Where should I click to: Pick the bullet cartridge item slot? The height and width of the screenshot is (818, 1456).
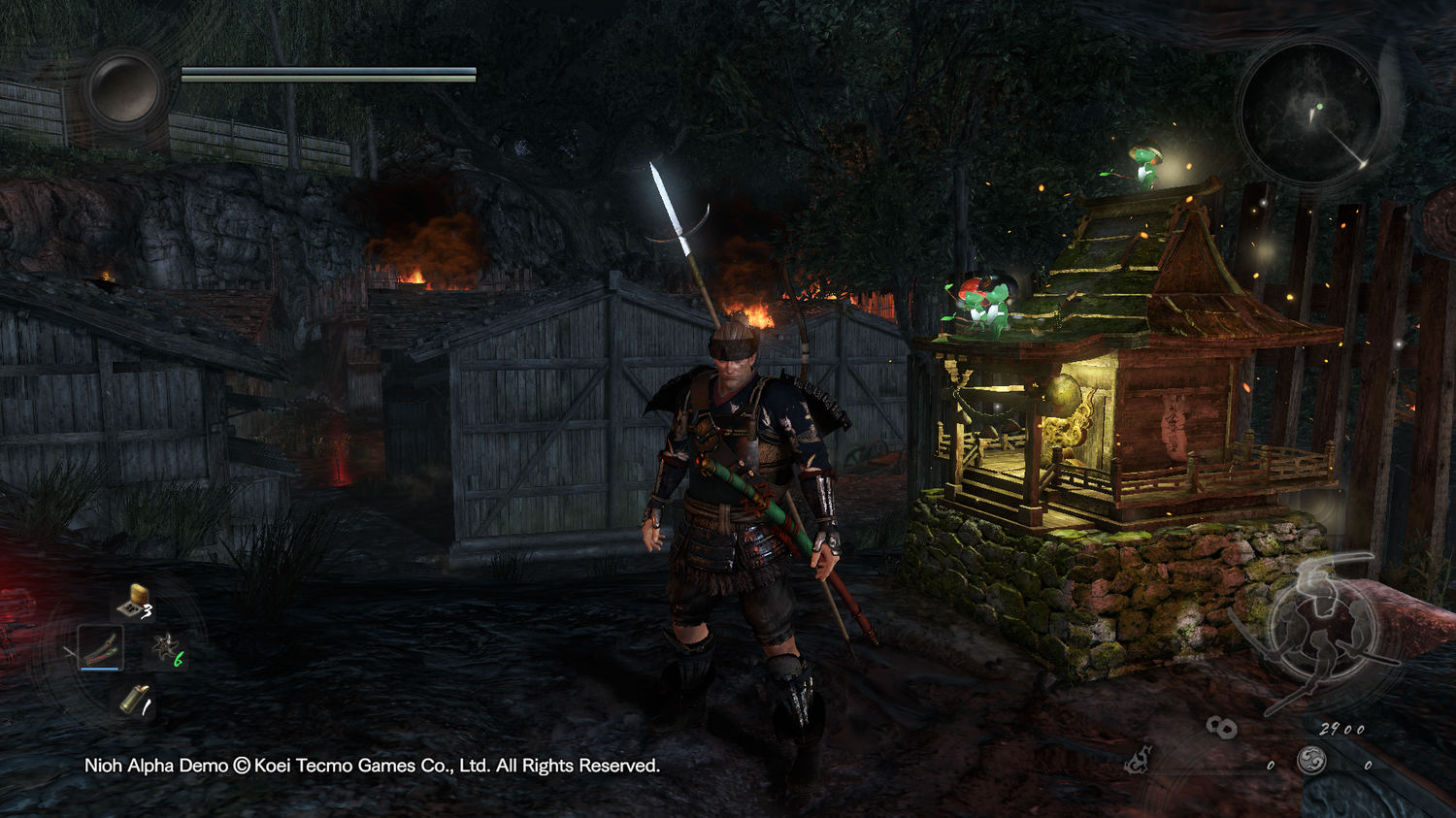point(134,699)
